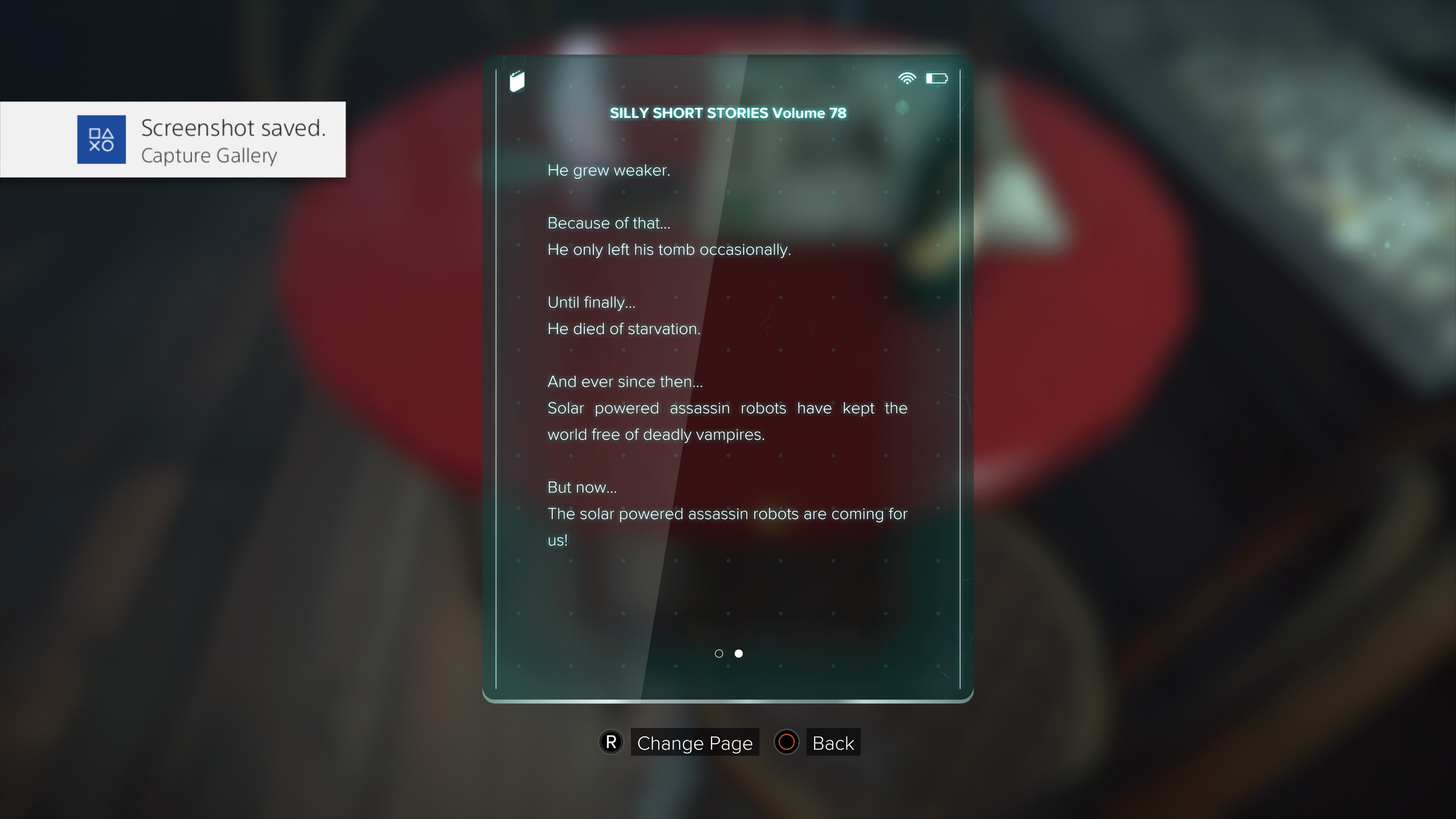Viewport: 1456px width, 819px height.
Task: Click the book icon on the tablet
Action: [x=516, y=82]
